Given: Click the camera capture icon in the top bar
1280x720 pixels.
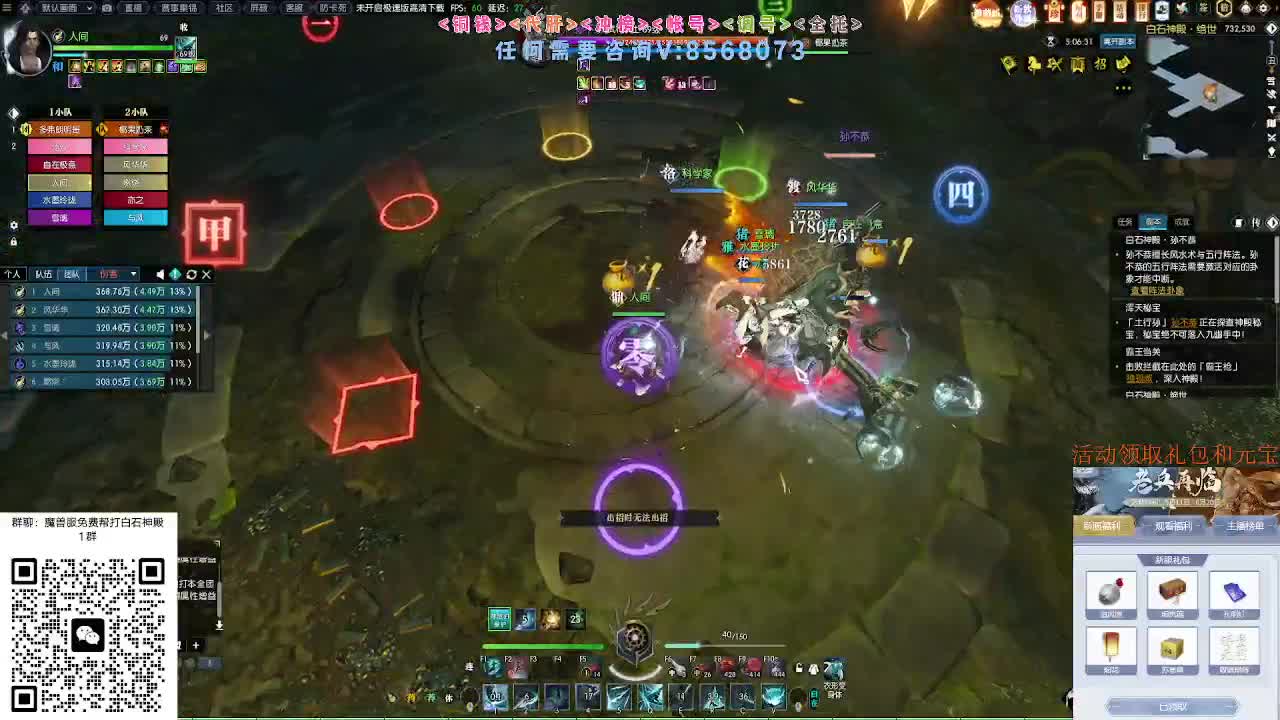Looking at the screenshot, I should click(107, 8).
